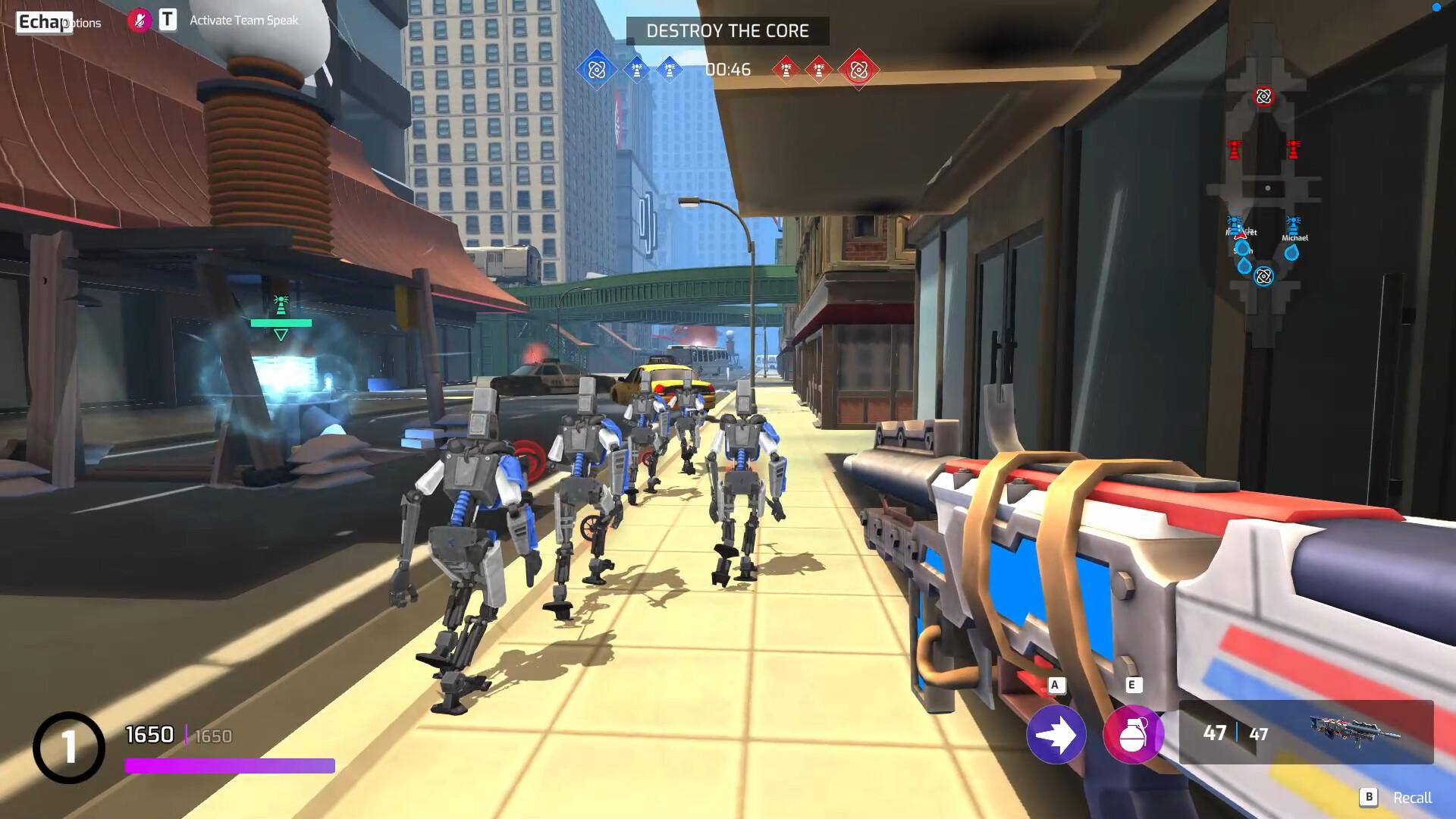1456x819 pixels.
Task: Click the Options label next to Echap
Action: (83, 23)
